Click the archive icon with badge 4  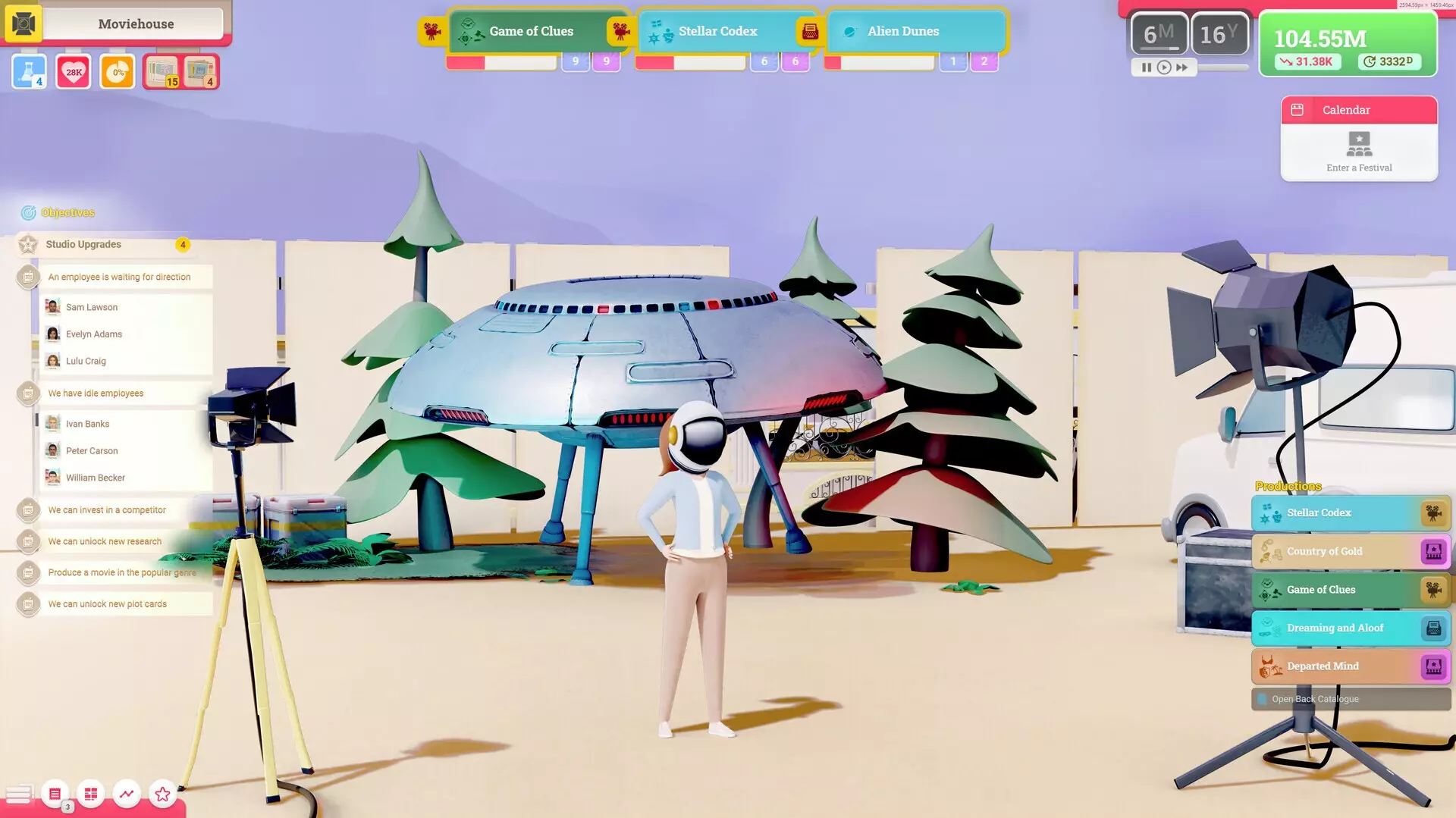202,71
